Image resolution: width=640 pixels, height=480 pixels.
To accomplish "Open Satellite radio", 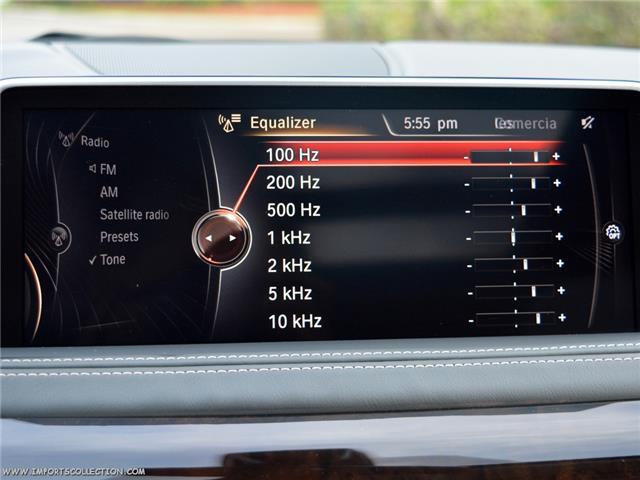I will point(134,215).
